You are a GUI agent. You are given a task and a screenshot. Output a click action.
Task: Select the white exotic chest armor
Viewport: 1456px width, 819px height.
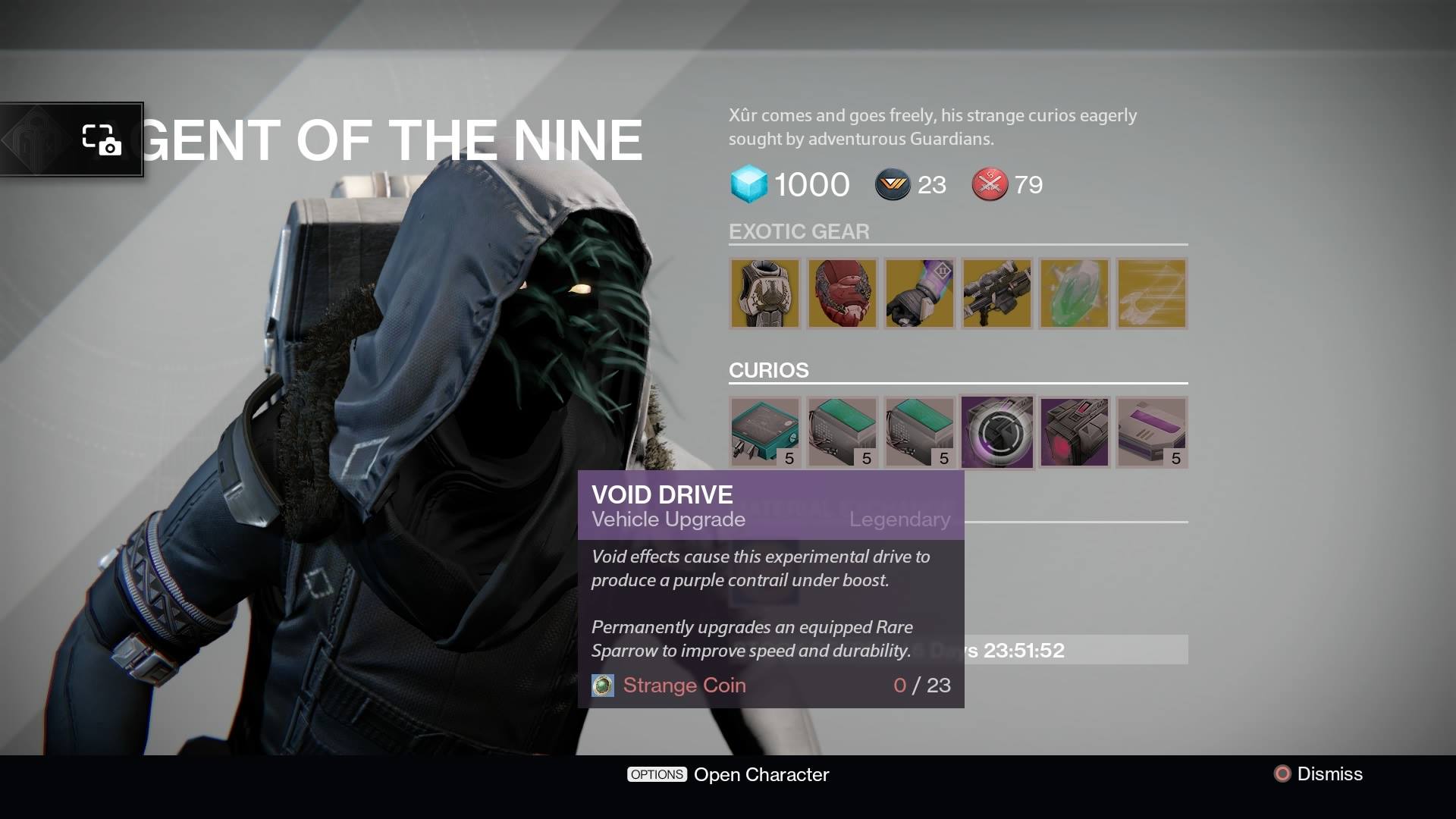(765, 293)
